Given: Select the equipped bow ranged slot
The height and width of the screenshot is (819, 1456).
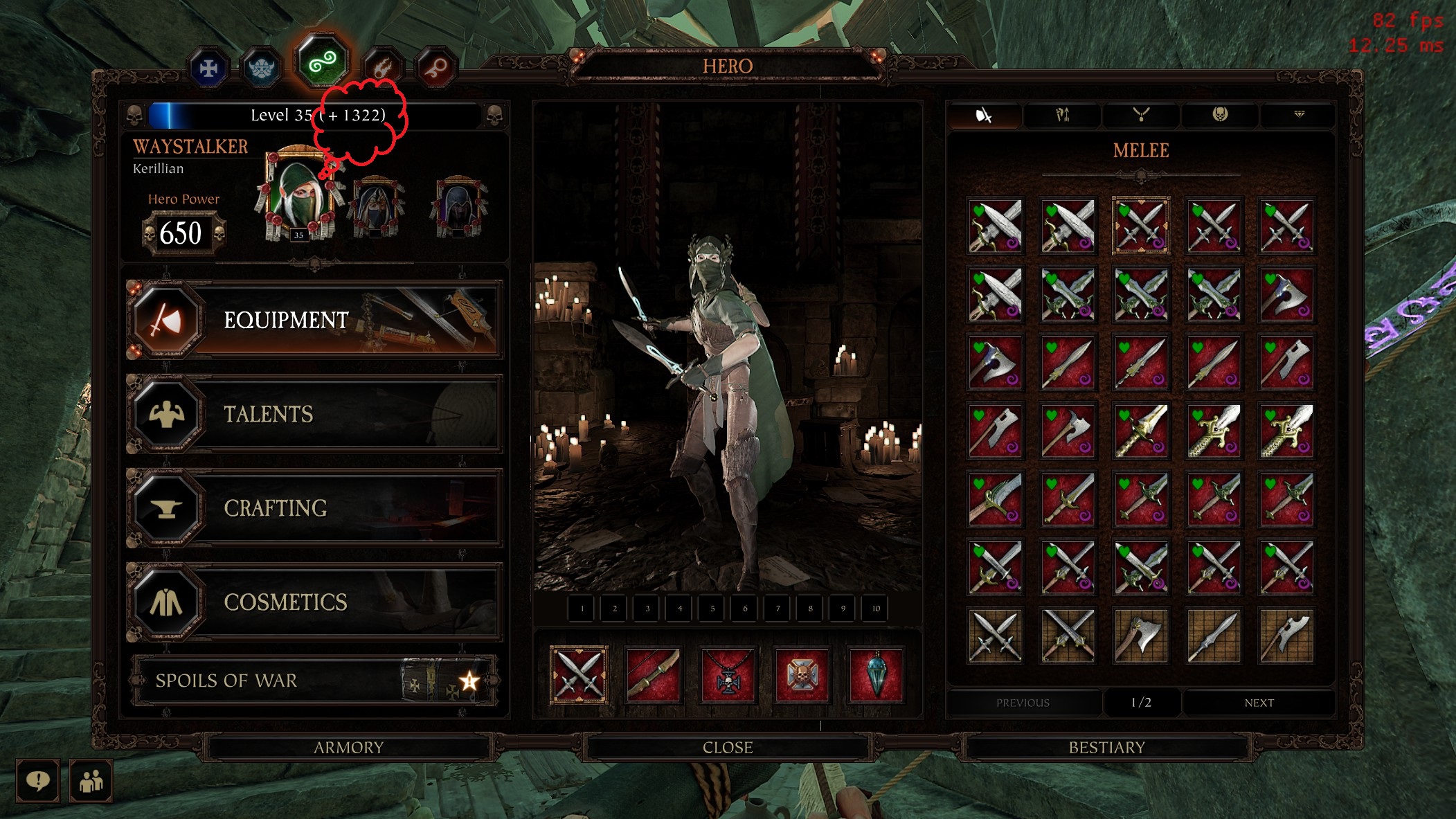Looking at the screenshot, I should click(653, 675).
